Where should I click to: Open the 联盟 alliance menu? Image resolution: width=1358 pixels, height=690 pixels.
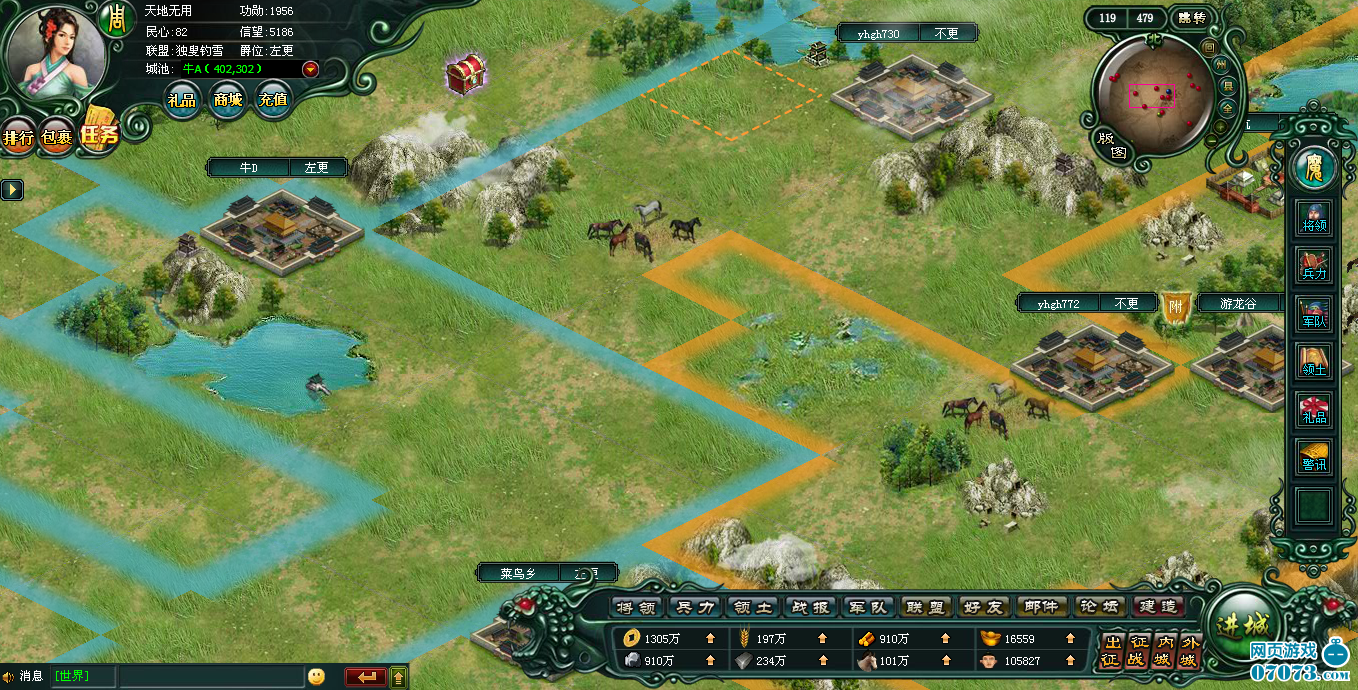[x=925, y=607]
